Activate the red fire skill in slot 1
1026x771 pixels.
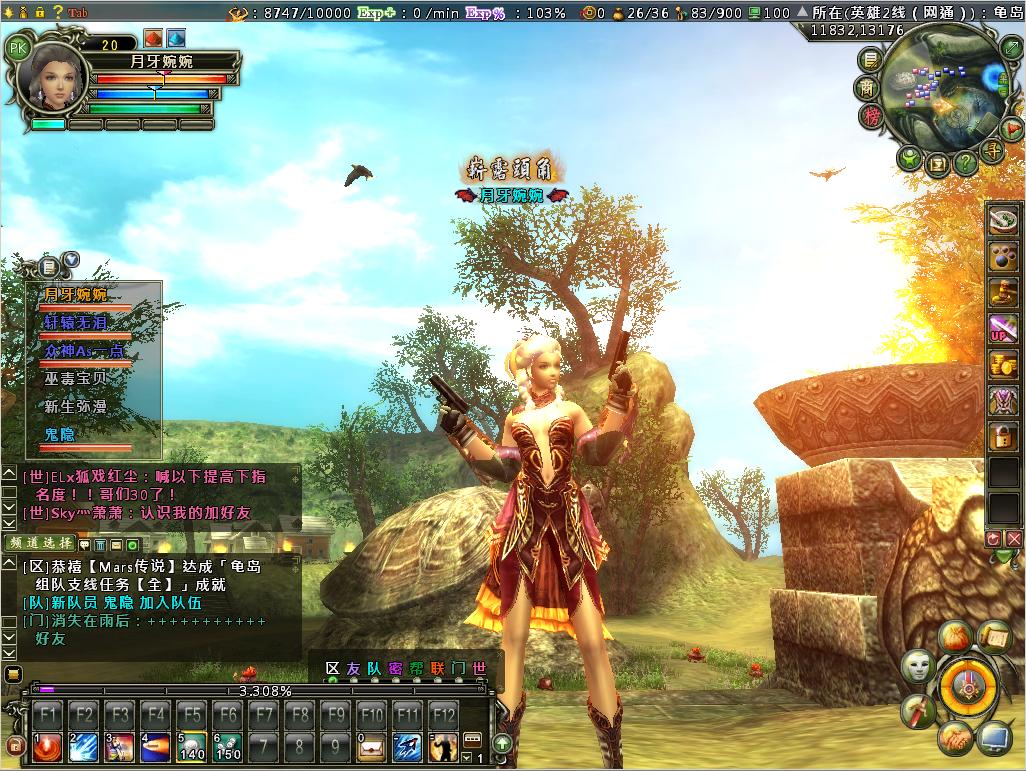pos(47,745)
